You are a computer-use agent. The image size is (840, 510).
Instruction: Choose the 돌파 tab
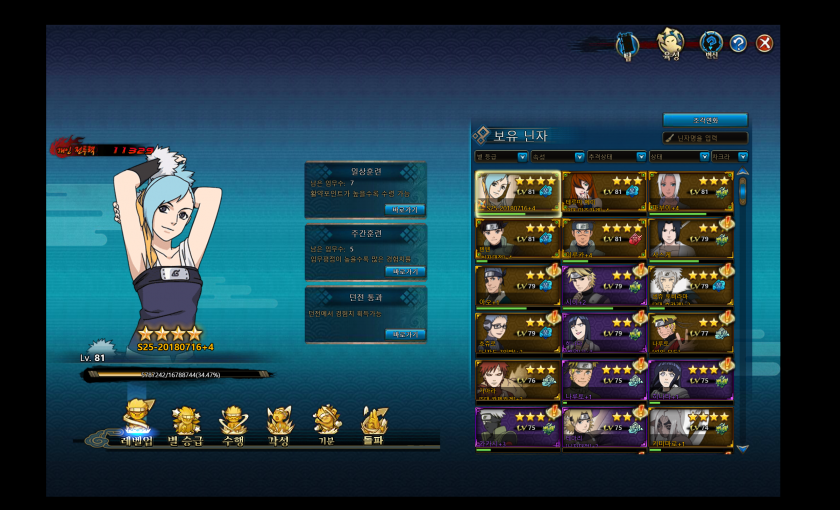(x=374, y=424)
